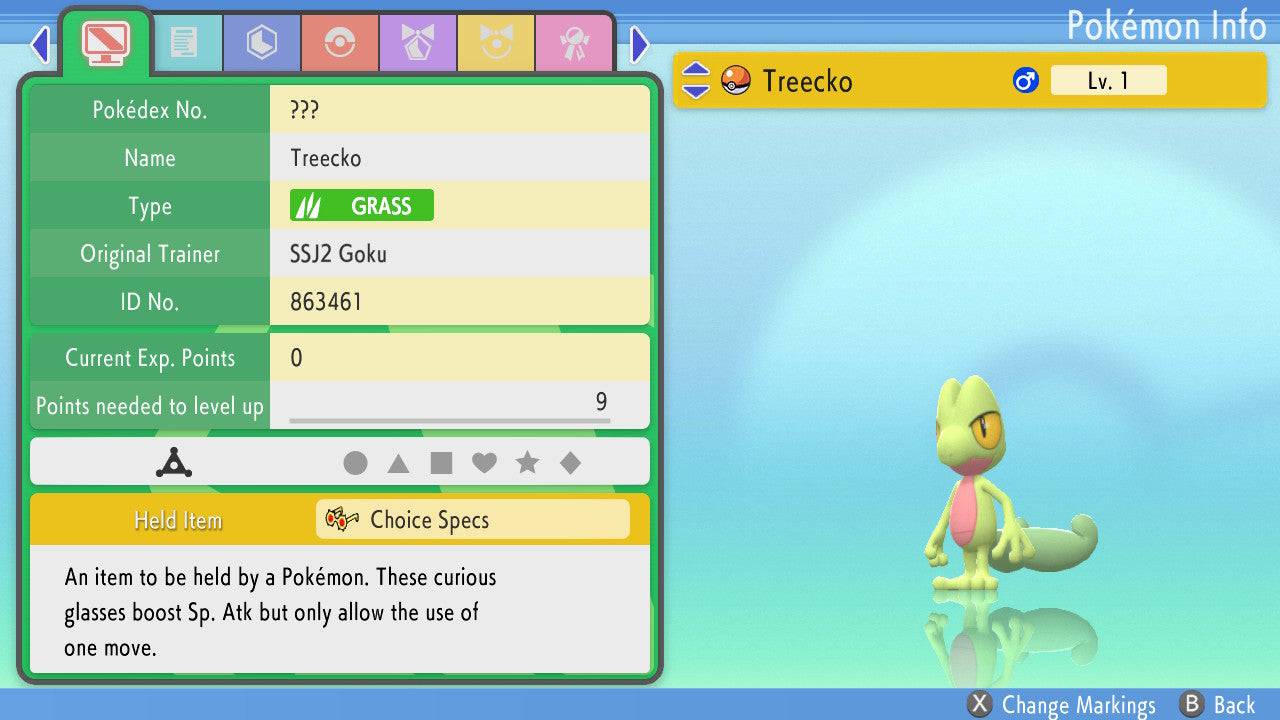Toggle the circle marking
This screenshot has width=1280, height=720.
(355, 463)
